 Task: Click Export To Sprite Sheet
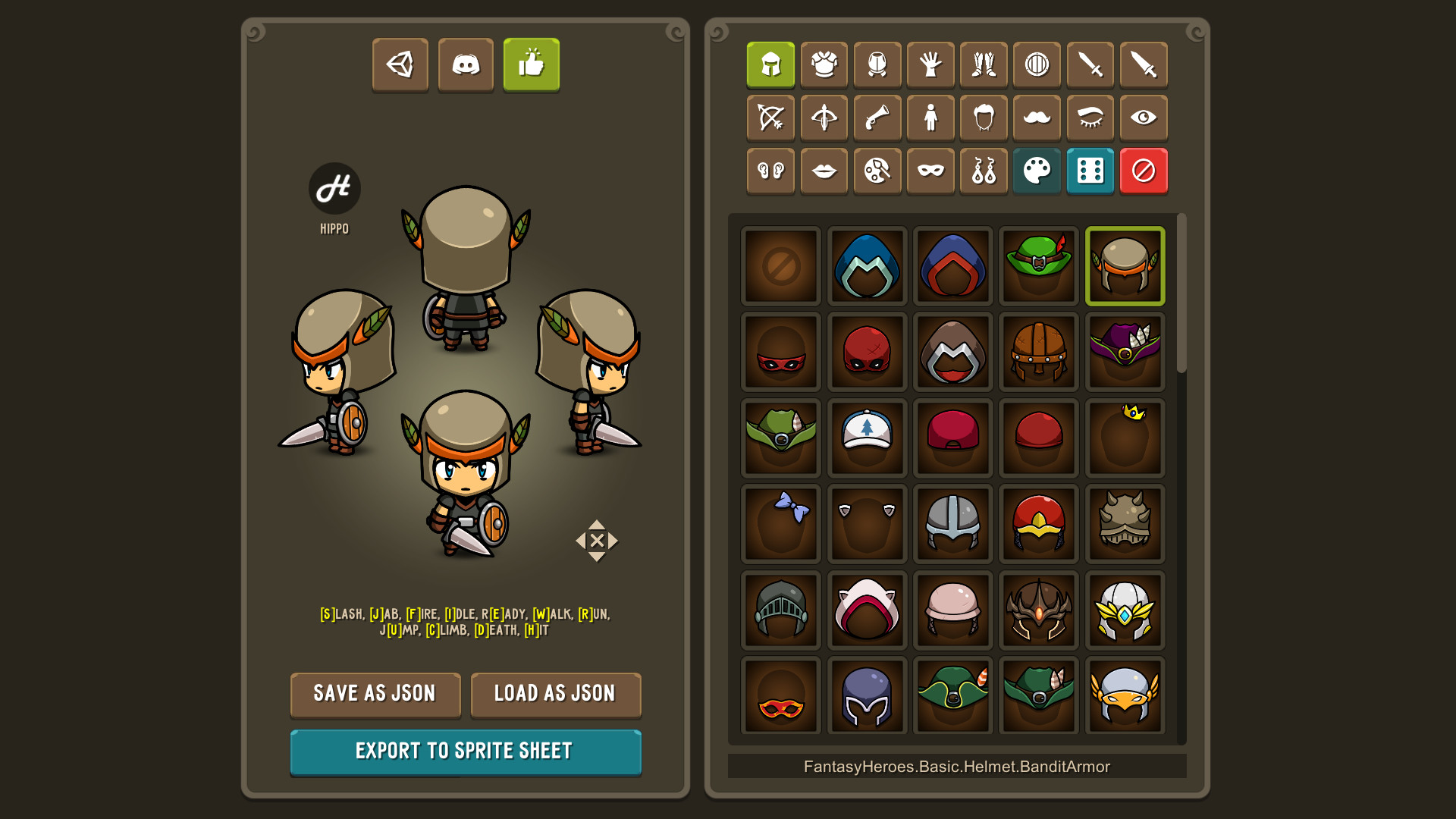click(x=465, y=752)
